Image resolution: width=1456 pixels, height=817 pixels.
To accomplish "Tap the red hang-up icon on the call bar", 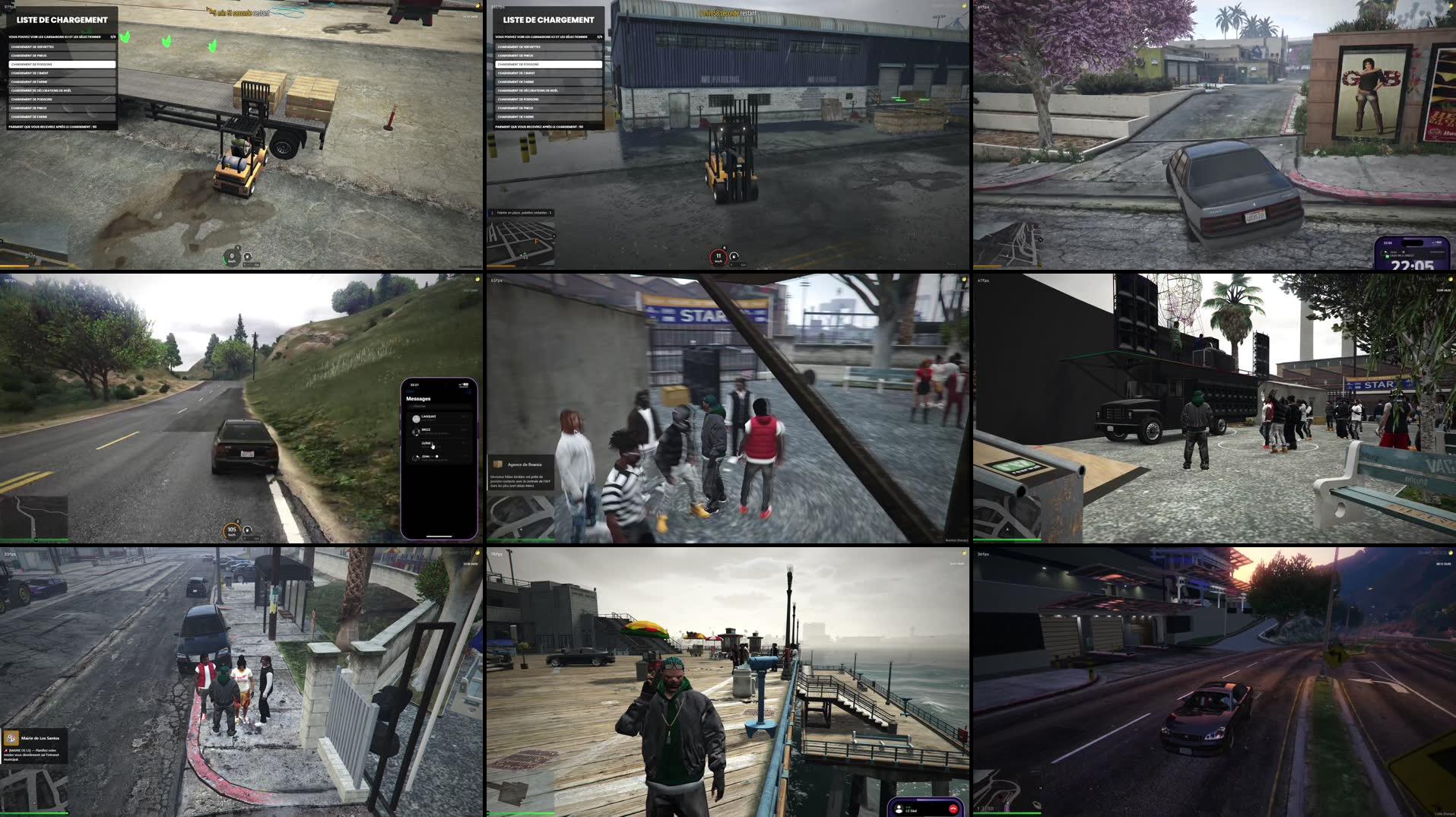I will click(953, 809).
